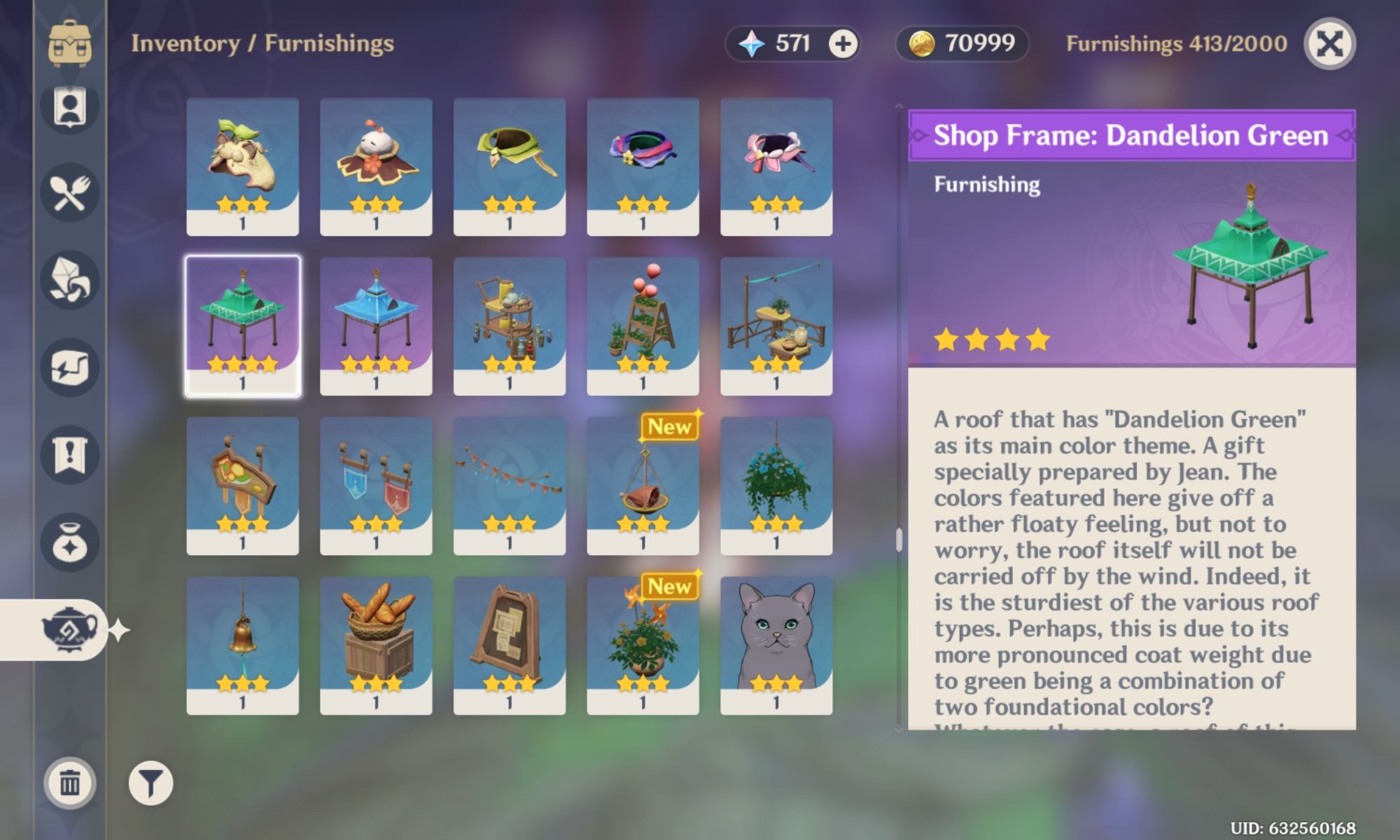The image size is (1400, 840).
Task: Click the plus button to buy Primogems
Action: (x=842, y=43)
